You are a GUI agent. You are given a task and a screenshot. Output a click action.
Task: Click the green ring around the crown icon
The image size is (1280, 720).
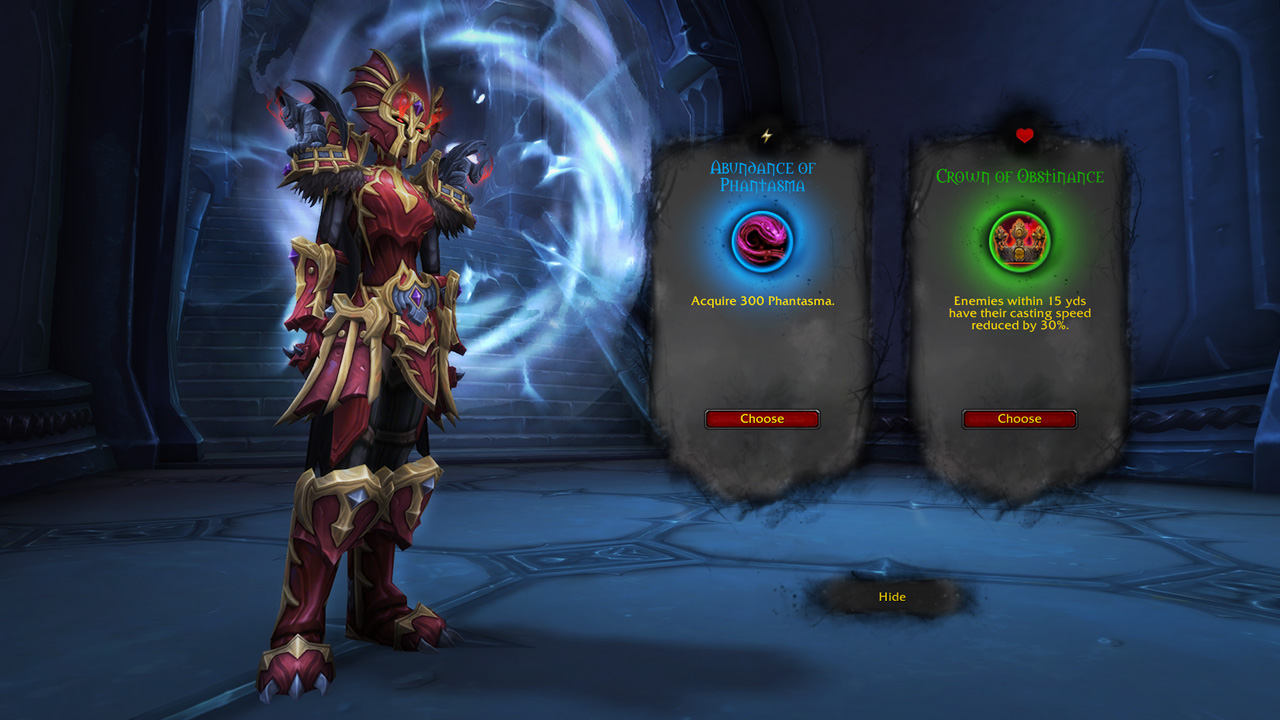click(1020, 214)
